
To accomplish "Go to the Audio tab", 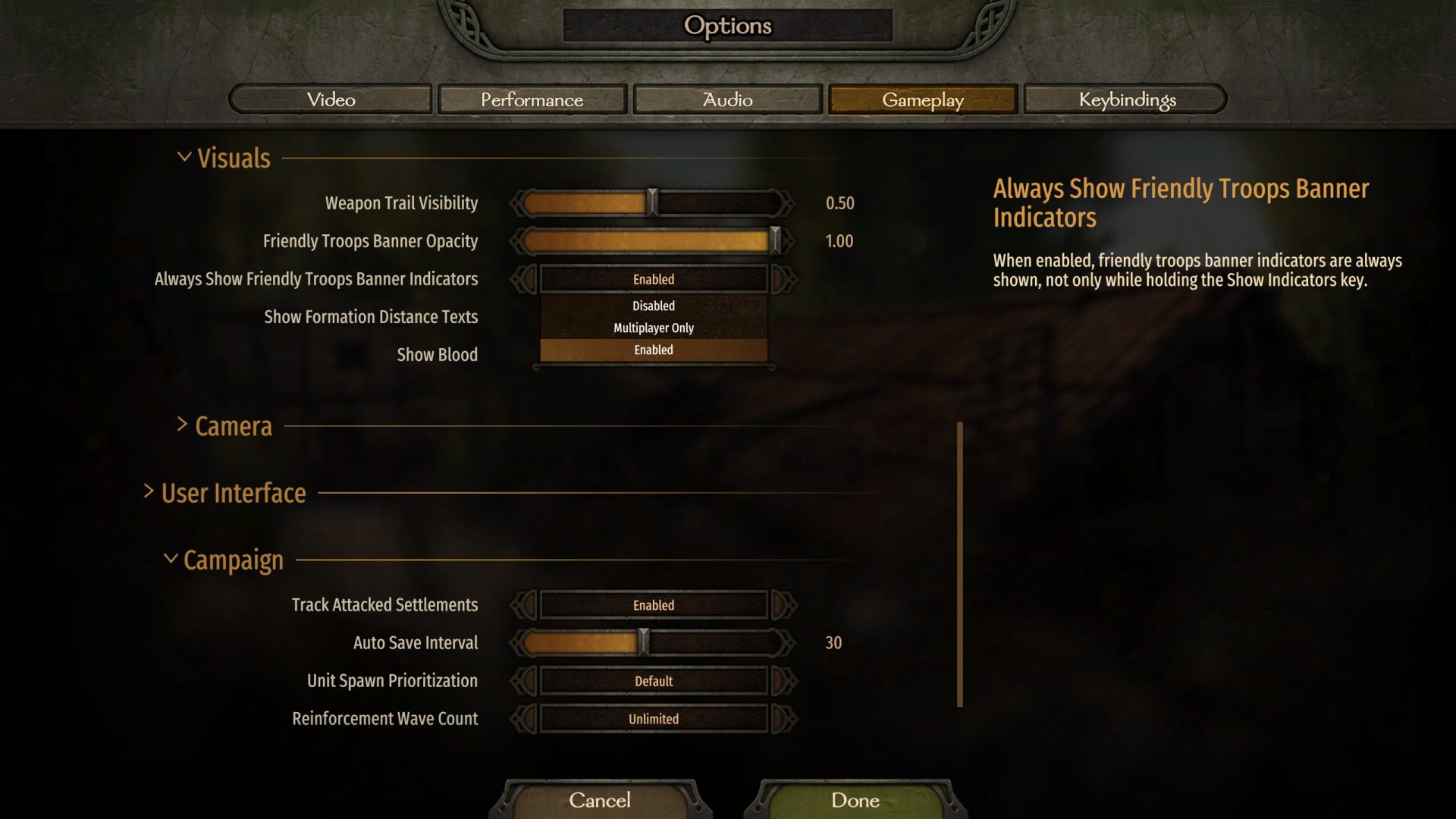I will tap(727, 99).
